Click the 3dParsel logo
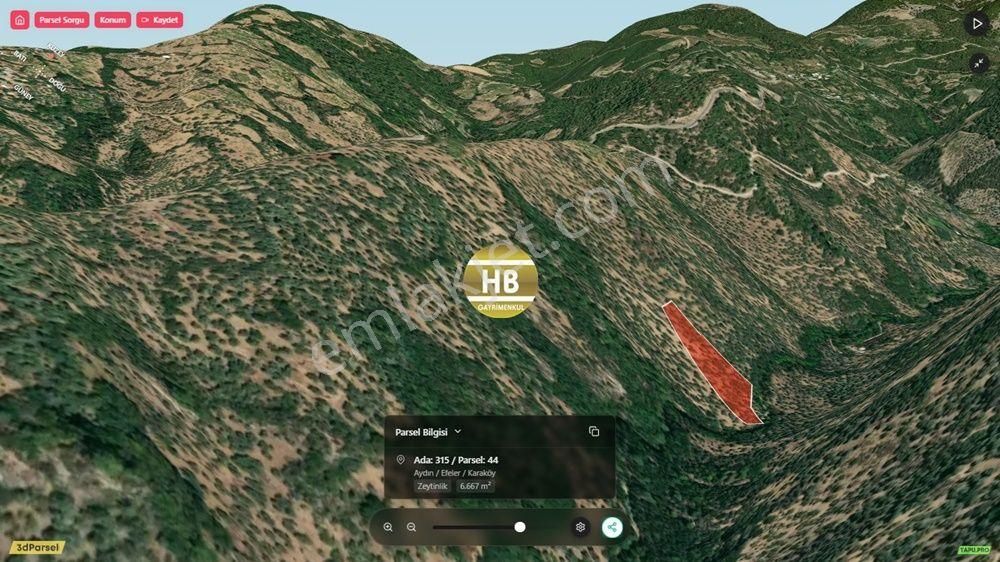The image size is (1000, 562). pos(37,548)
